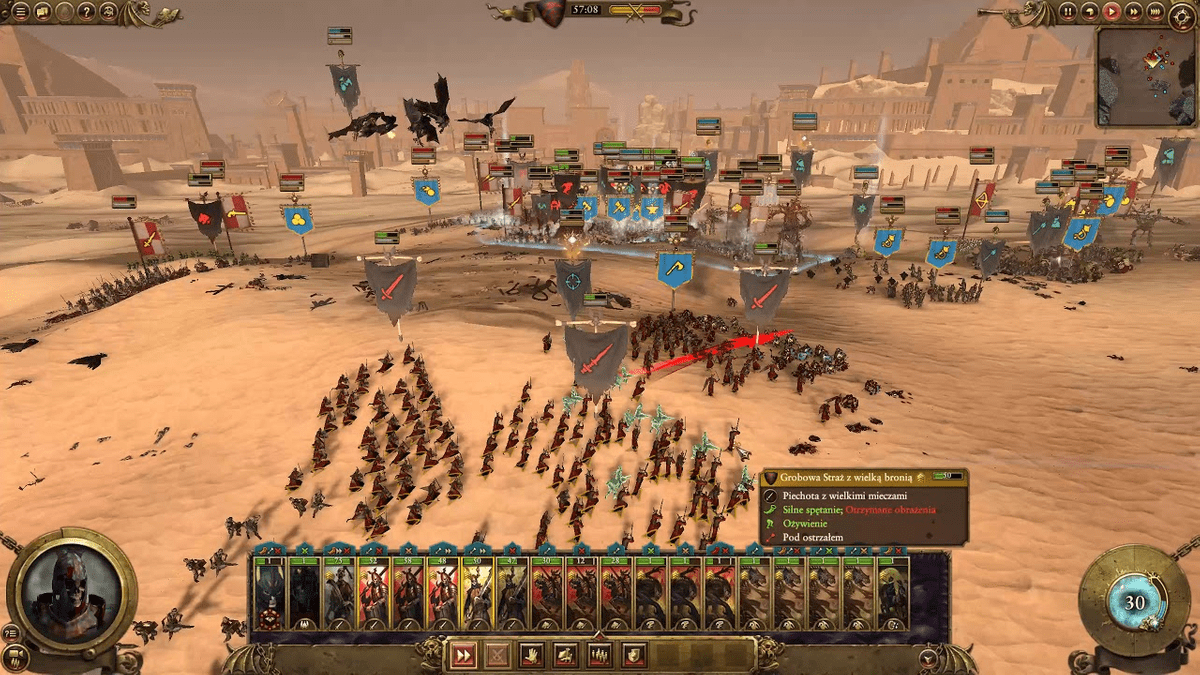Toggle the shield guard mode button

click(x=633, y=655)
